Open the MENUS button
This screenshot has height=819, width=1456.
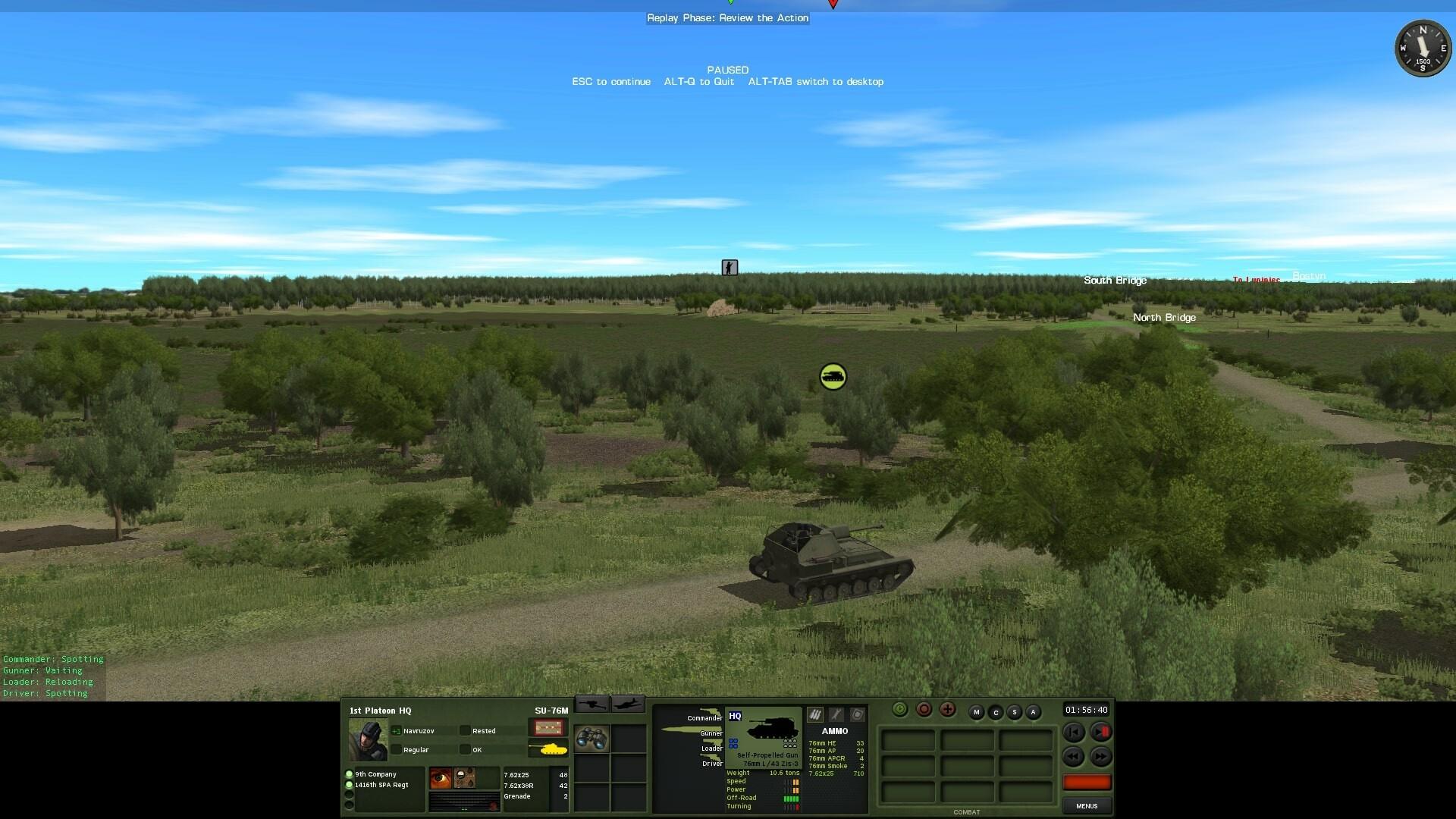pyautogui.click(x=1087, y=806)
